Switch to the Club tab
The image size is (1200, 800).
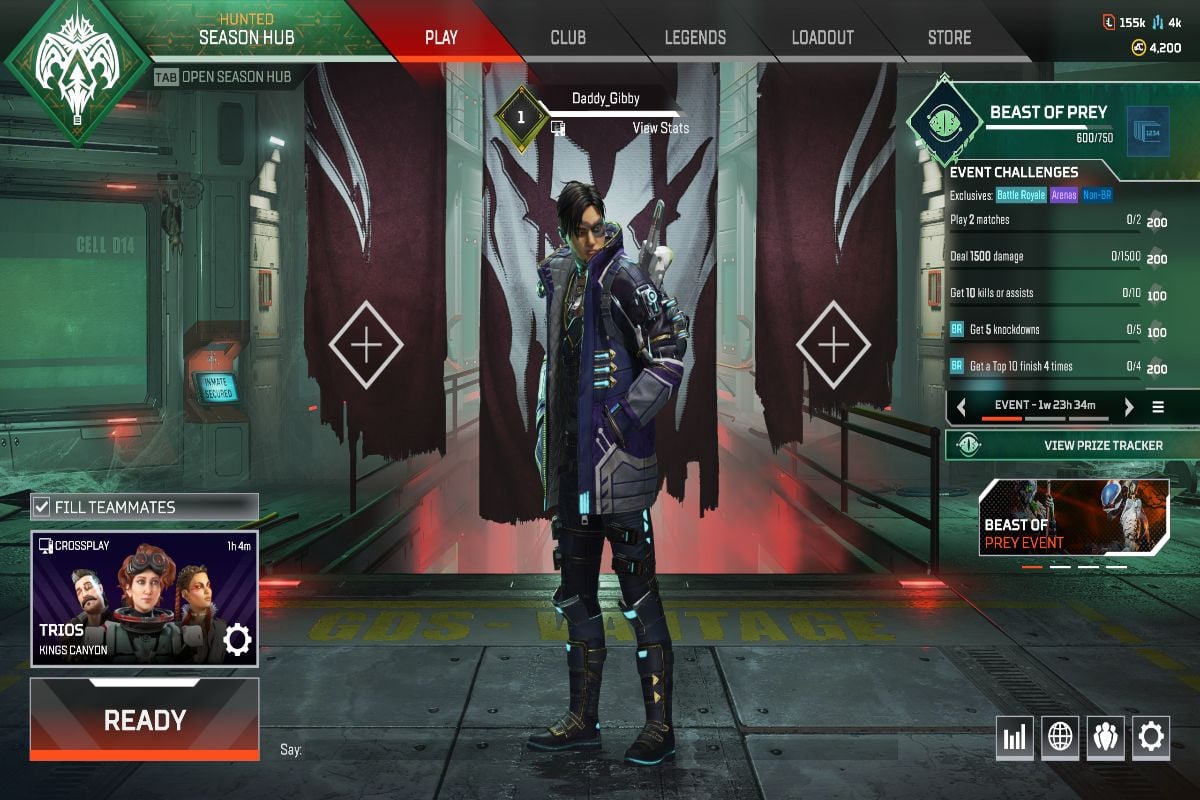568,38
